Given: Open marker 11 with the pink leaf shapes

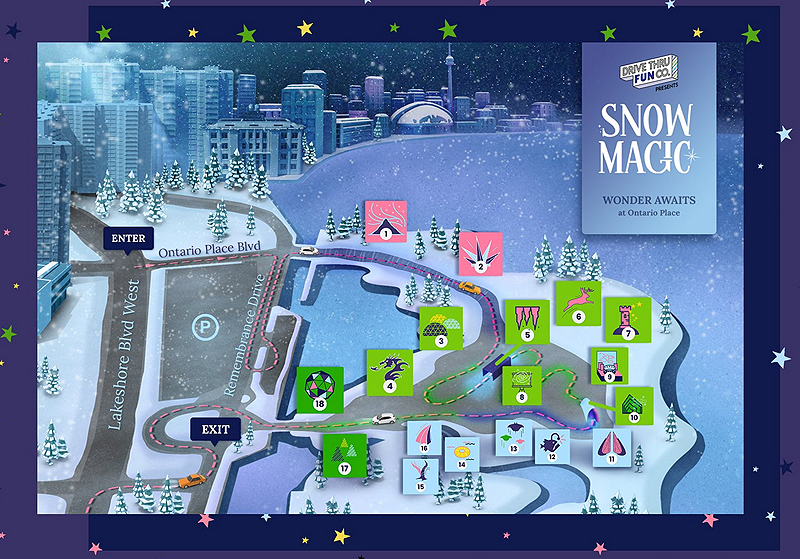Looking at the screenshot, I should pyautogui.click(x=611, y=446).
